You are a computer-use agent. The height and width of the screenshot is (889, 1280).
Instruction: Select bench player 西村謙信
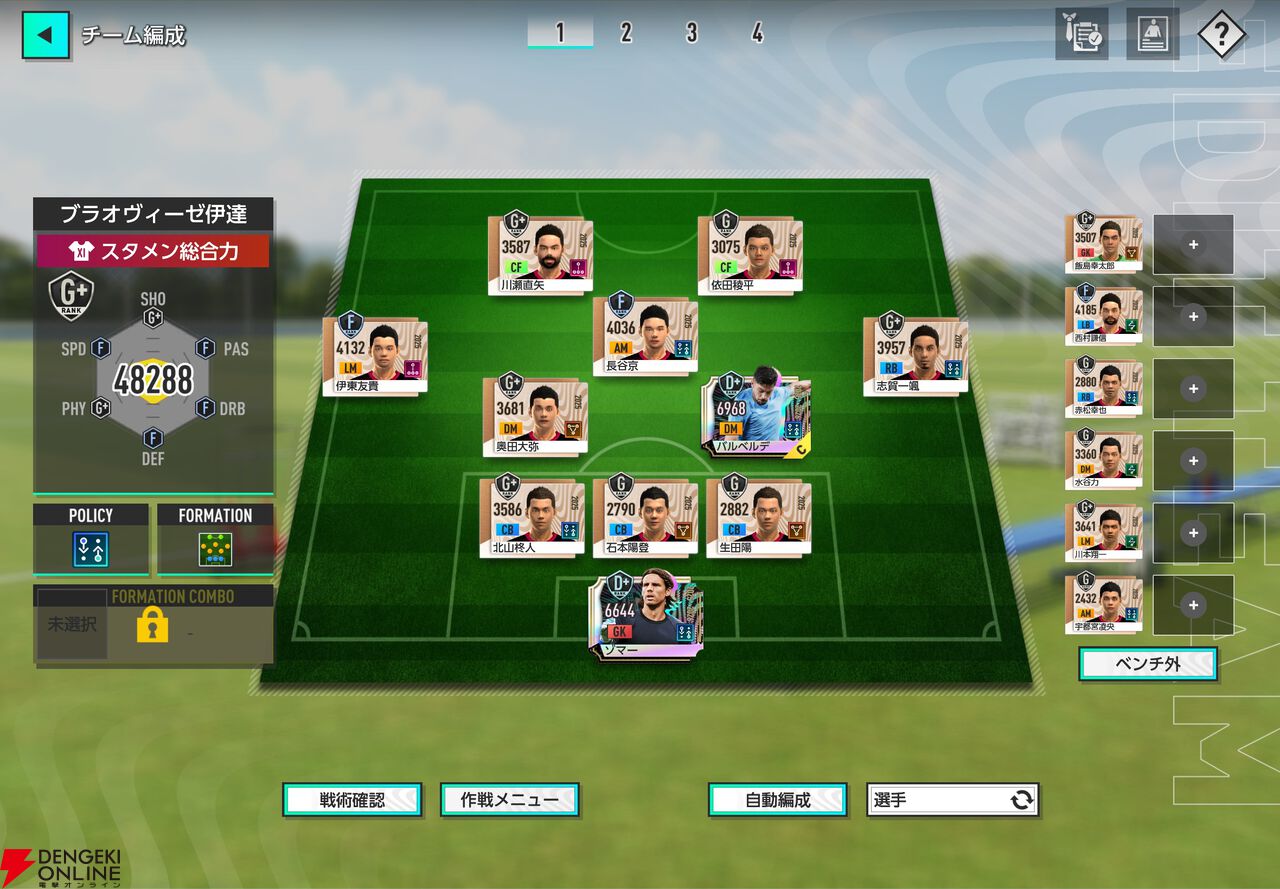point(1104,316)
